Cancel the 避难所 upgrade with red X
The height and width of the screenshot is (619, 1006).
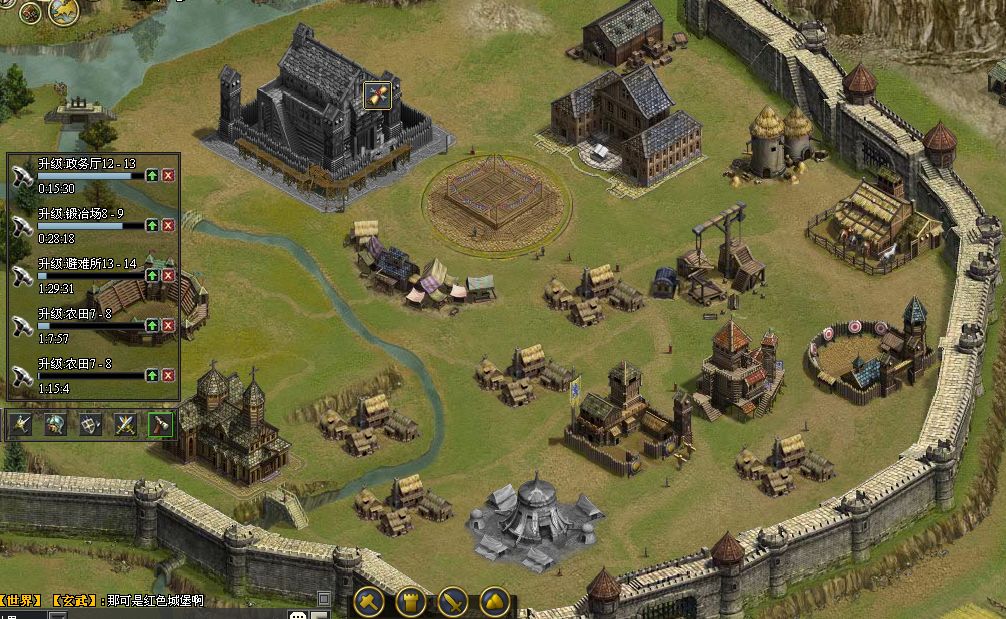168,275
